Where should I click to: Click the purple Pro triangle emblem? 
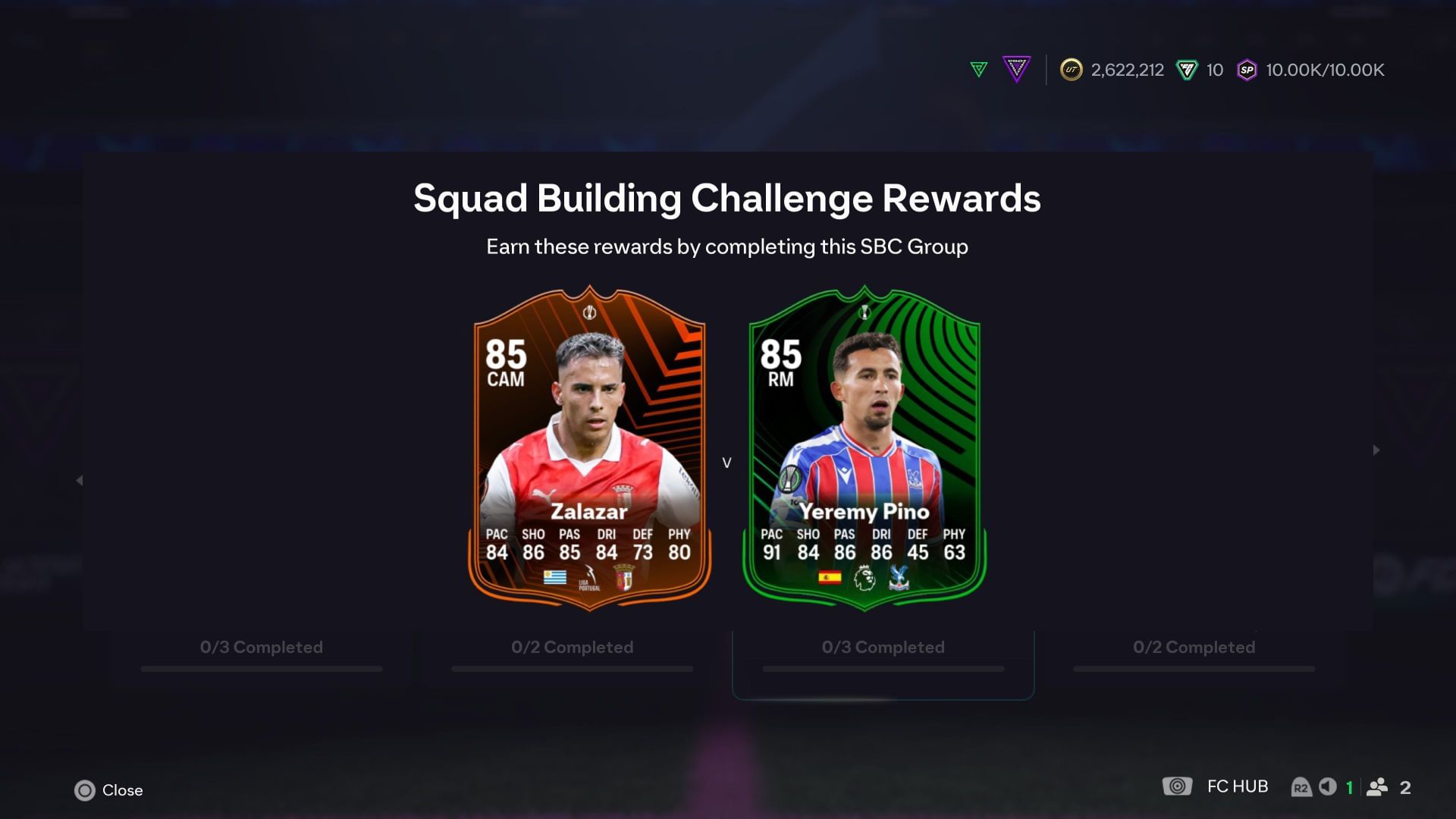click(x=1016, y=70)
